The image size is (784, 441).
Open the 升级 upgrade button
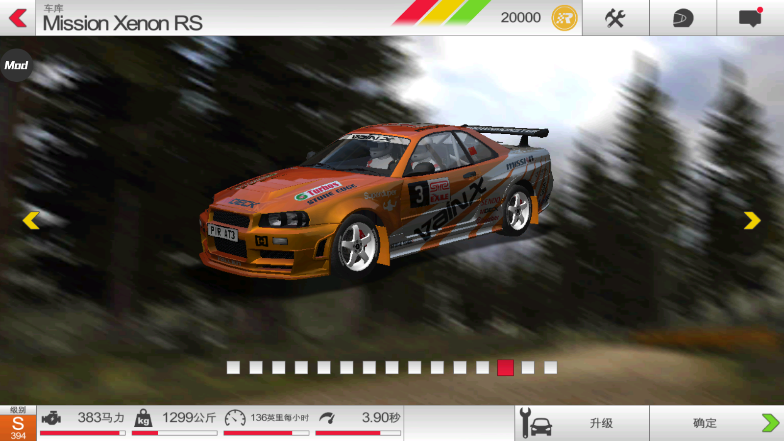(x=581, y=423)
